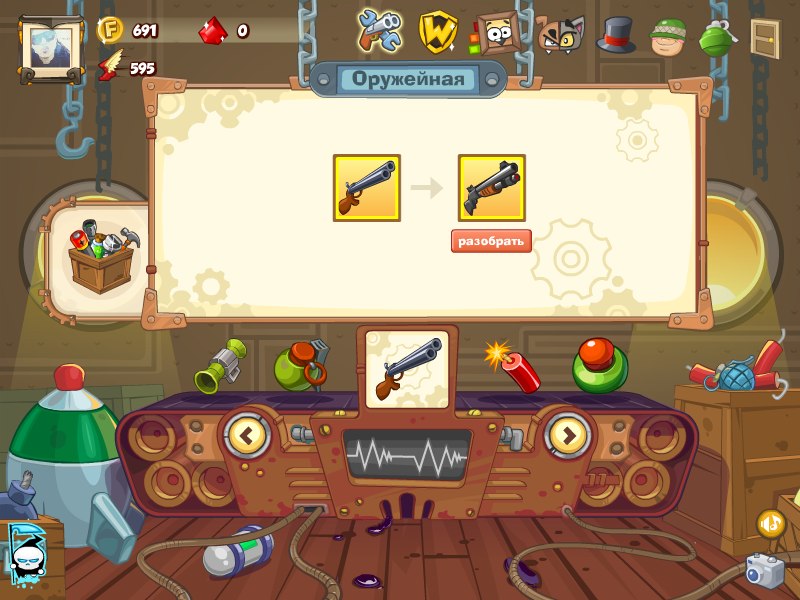Select the base pistol in the upgrade panel
The width and height of the screenshot is (800, 600).
[x=367, y=188]
